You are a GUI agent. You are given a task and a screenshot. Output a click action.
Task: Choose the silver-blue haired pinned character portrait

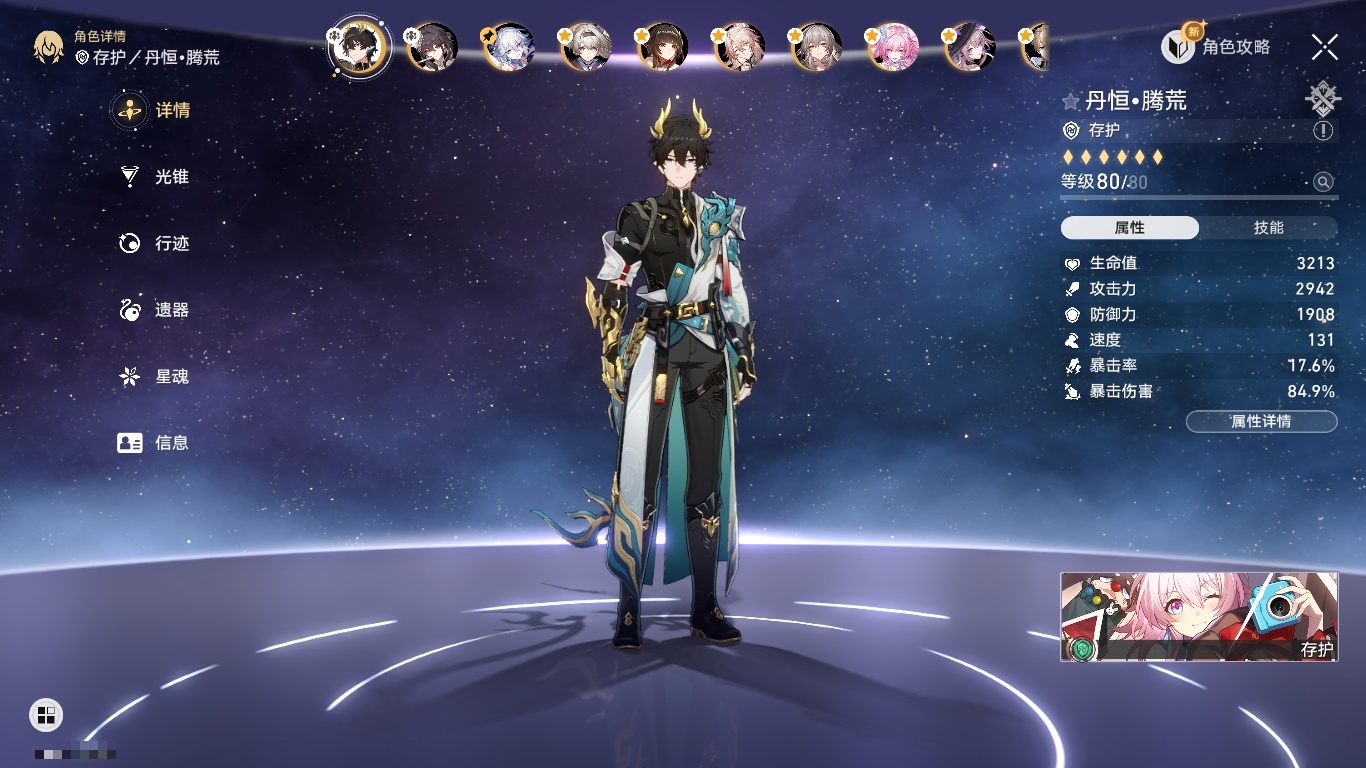click(510, 47)
